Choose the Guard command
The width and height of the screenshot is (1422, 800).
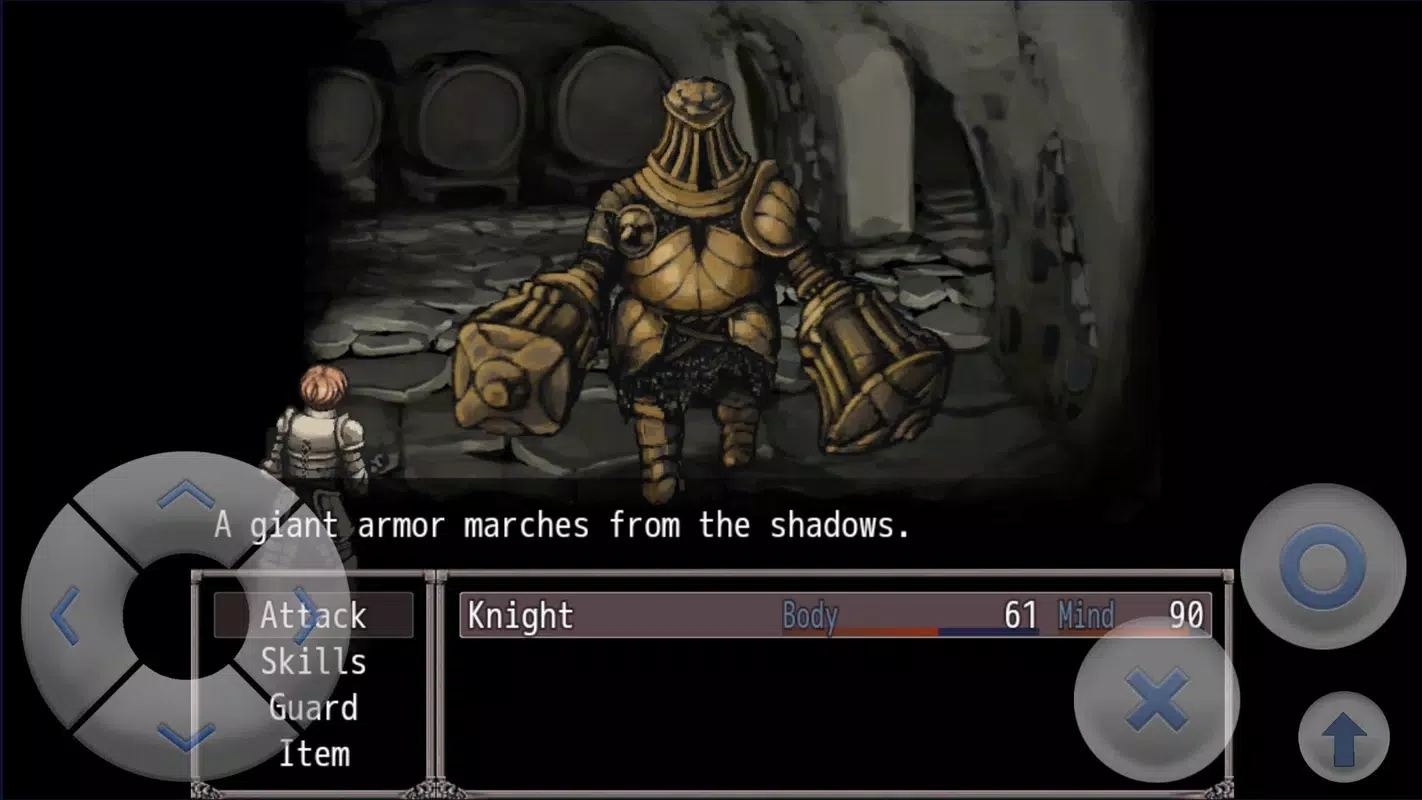click(314, 708)
